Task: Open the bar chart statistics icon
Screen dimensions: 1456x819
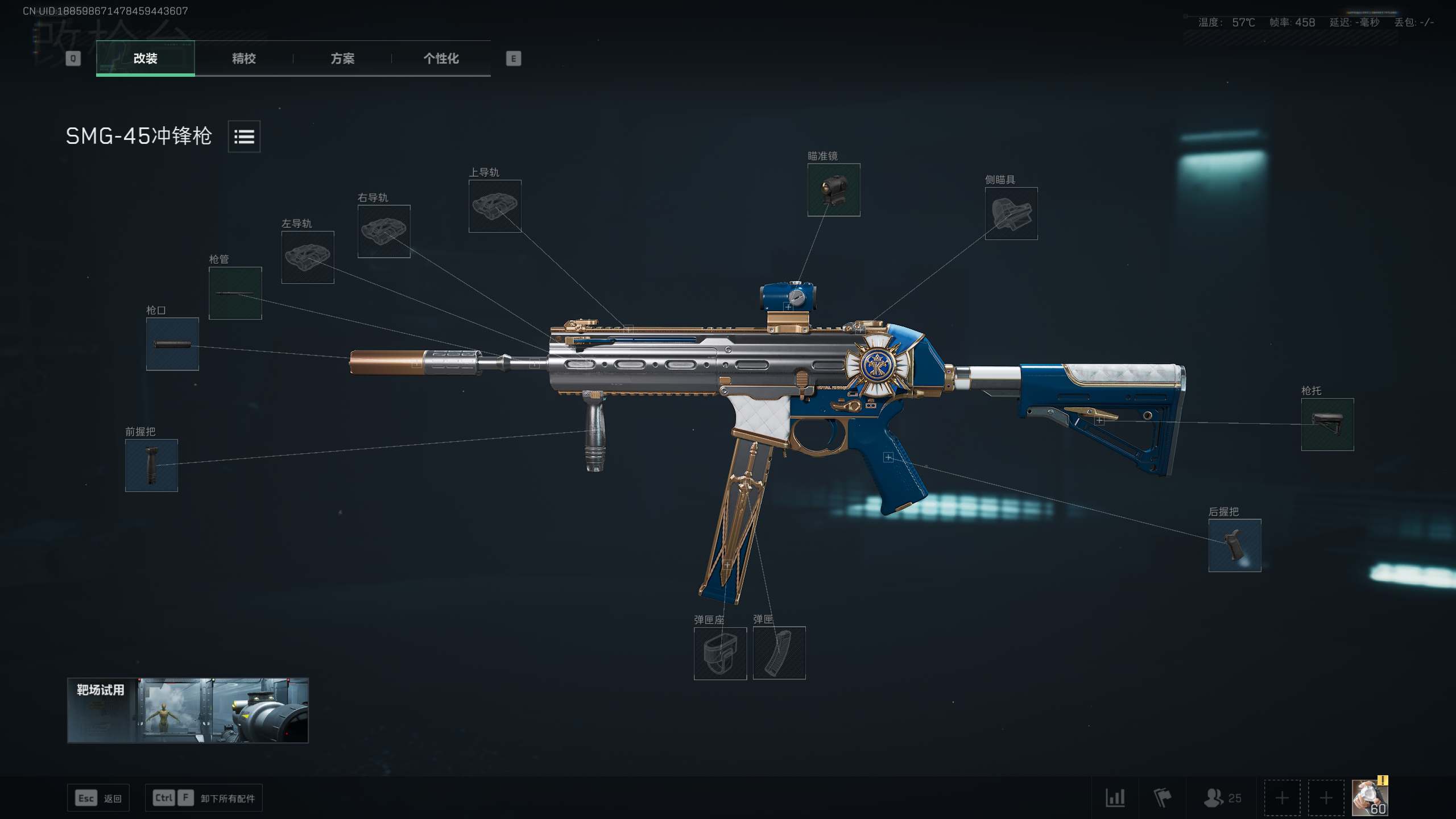Action: pyautogui.click(x=1115, y=798)
